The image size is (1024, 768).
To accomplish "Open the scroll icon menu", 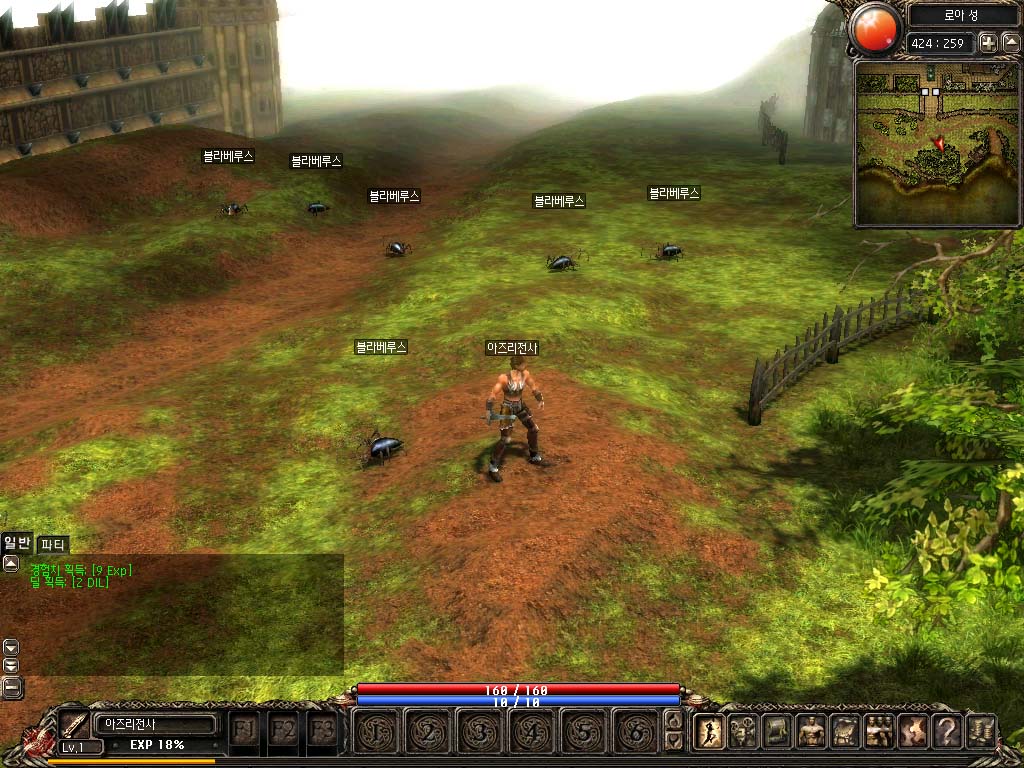I will [777, 732].
